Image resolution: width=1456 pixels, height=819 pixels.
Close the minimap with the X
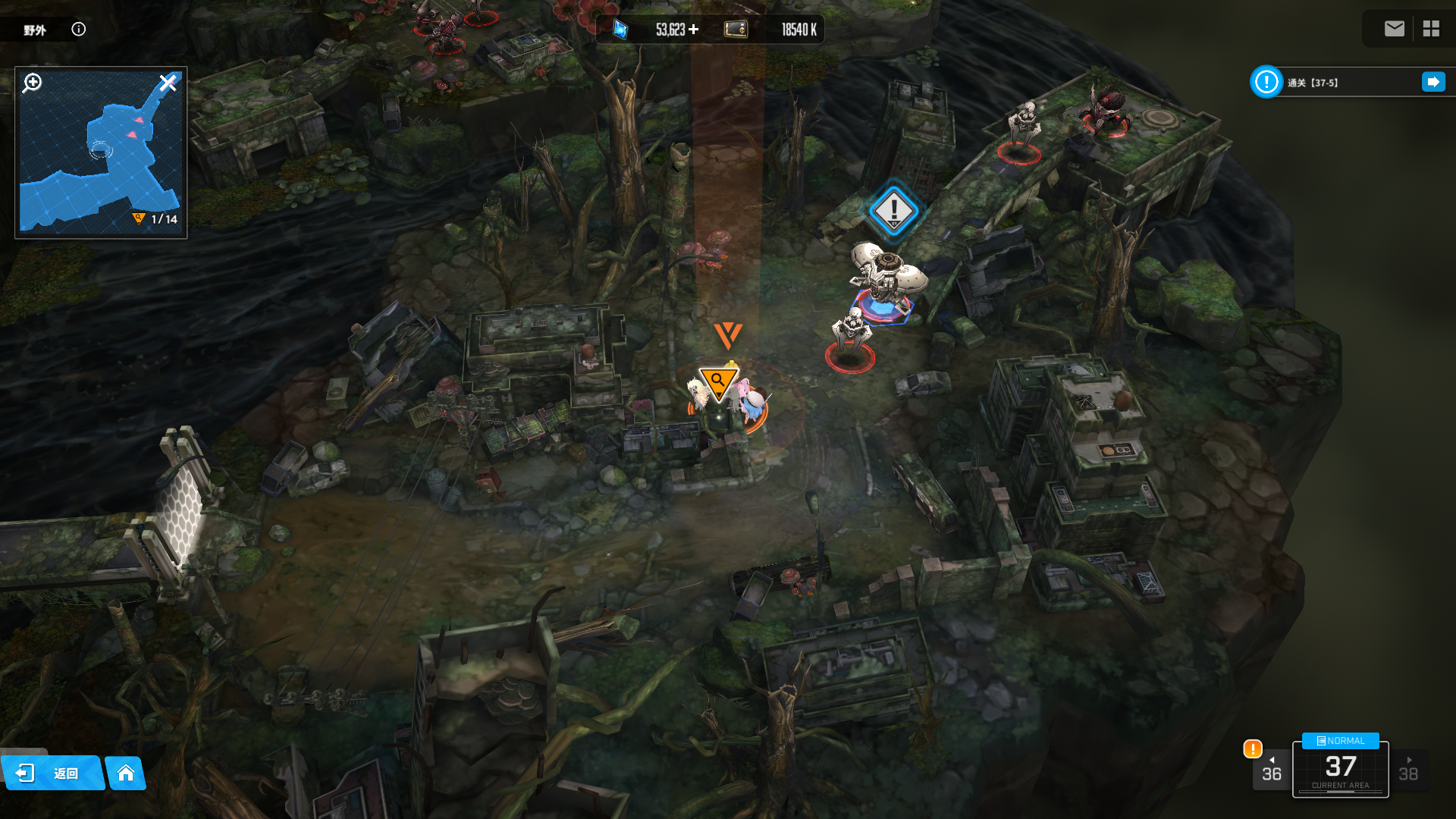pyautogui.click(x=168, y=83)
